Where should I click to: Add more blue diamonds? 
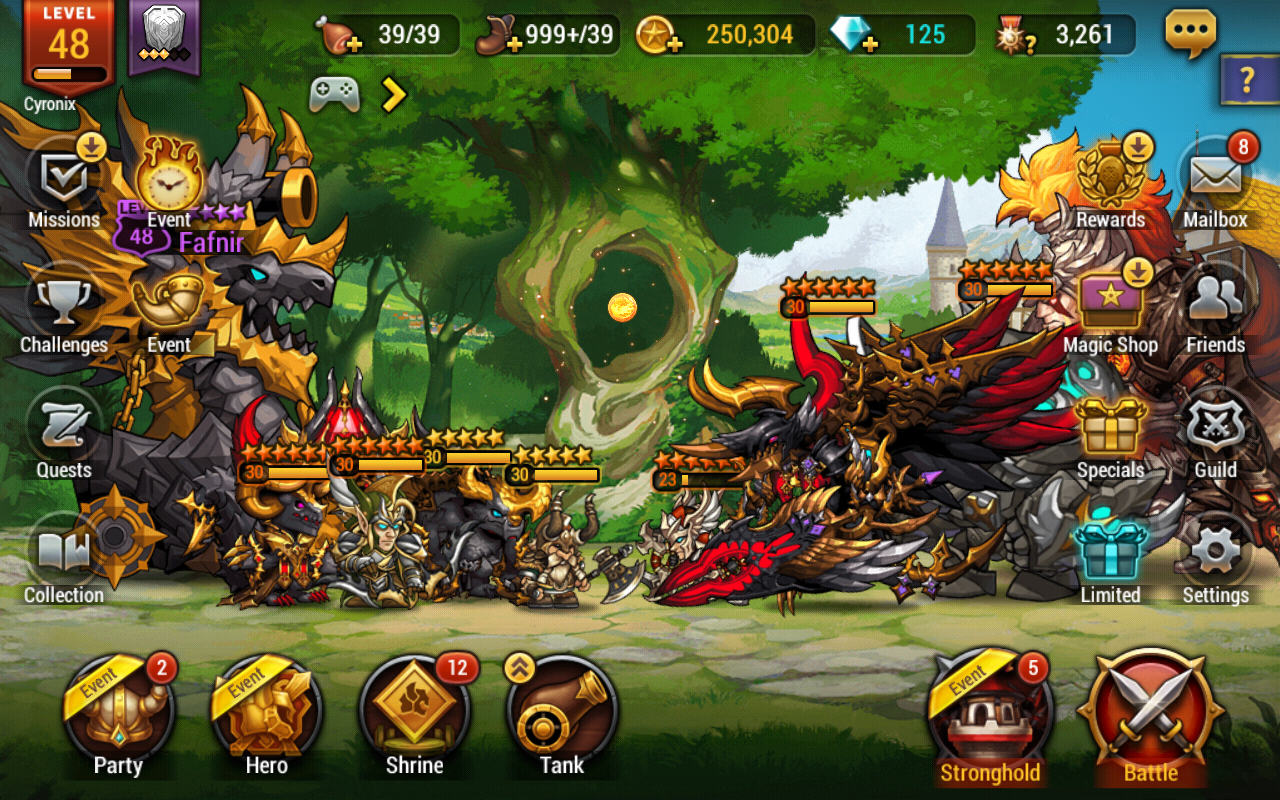coord(871,44)
